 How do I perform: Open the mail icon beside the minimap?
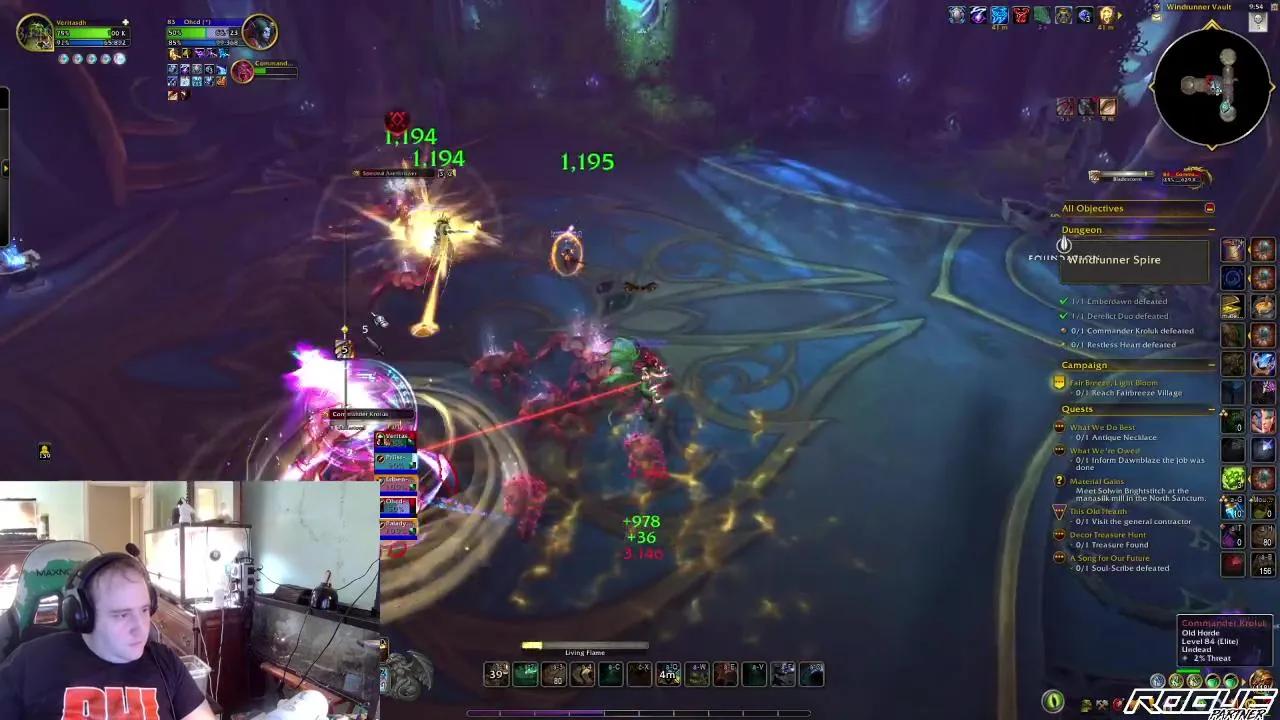(1155, 18)
